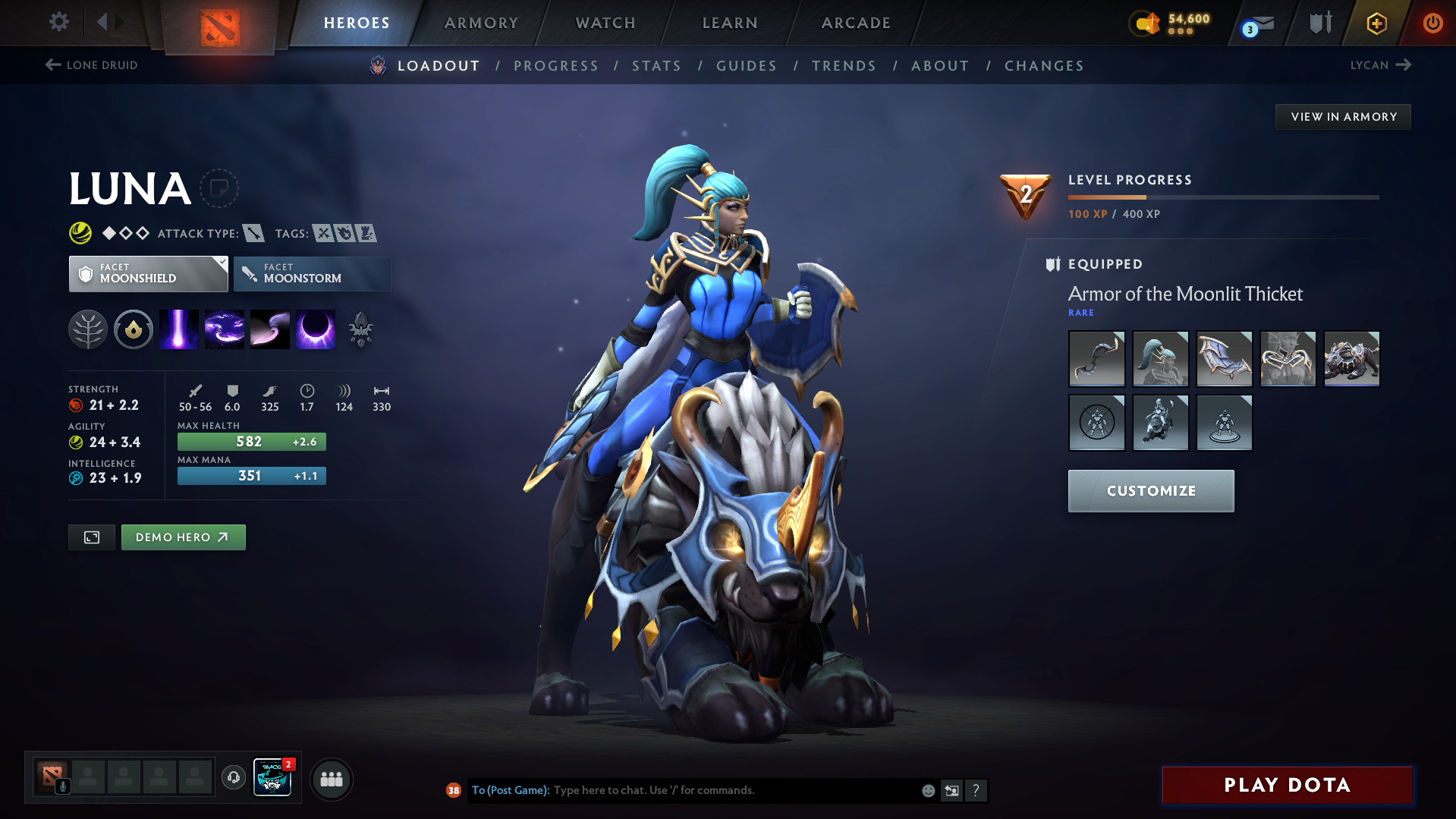Switch to the WATCH tab
Viewport: 1456px width, 819px height.
[605, 23]
